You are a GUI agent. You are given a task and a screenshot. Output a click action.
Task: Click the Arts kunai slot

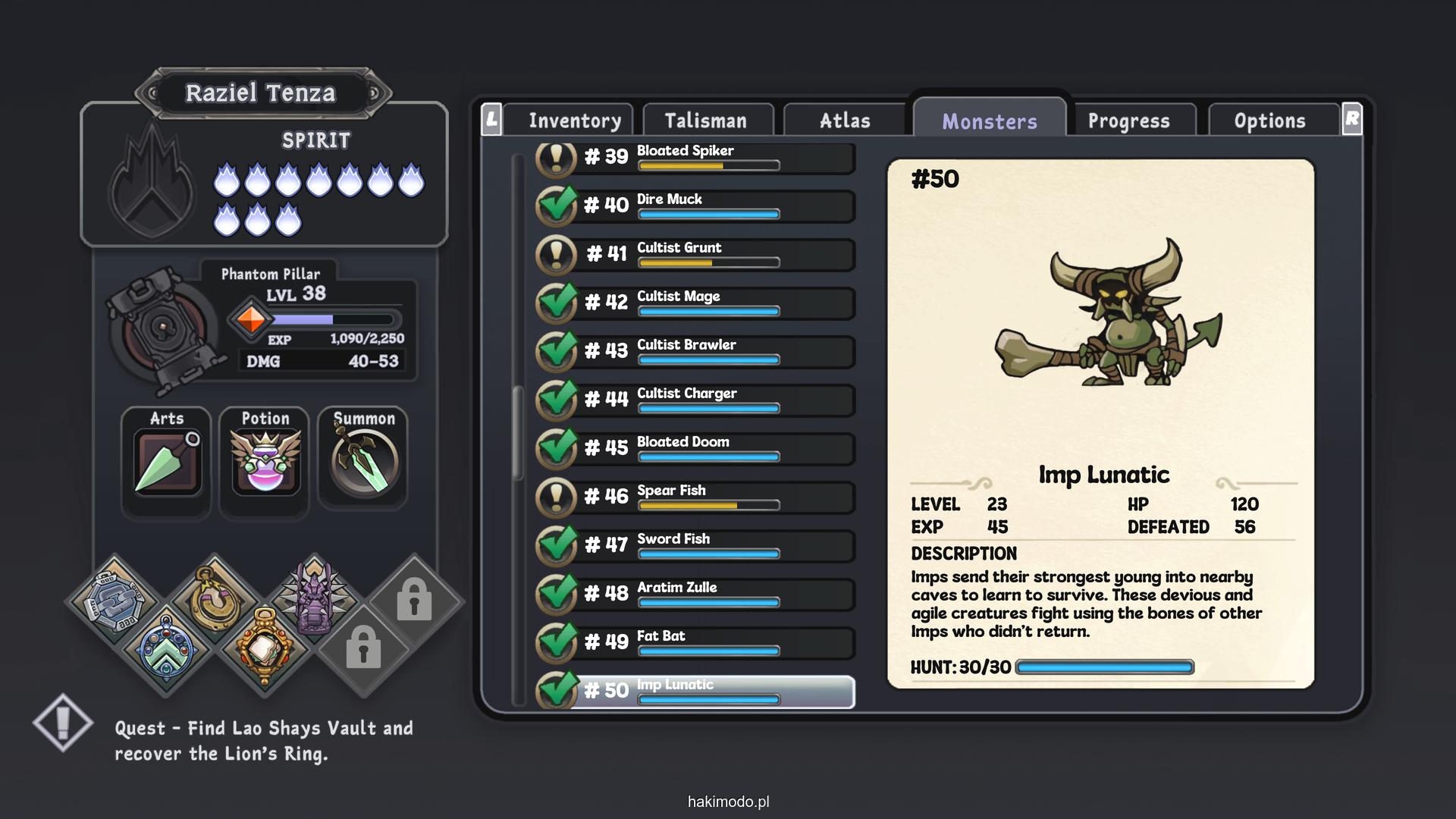point(167,462)
